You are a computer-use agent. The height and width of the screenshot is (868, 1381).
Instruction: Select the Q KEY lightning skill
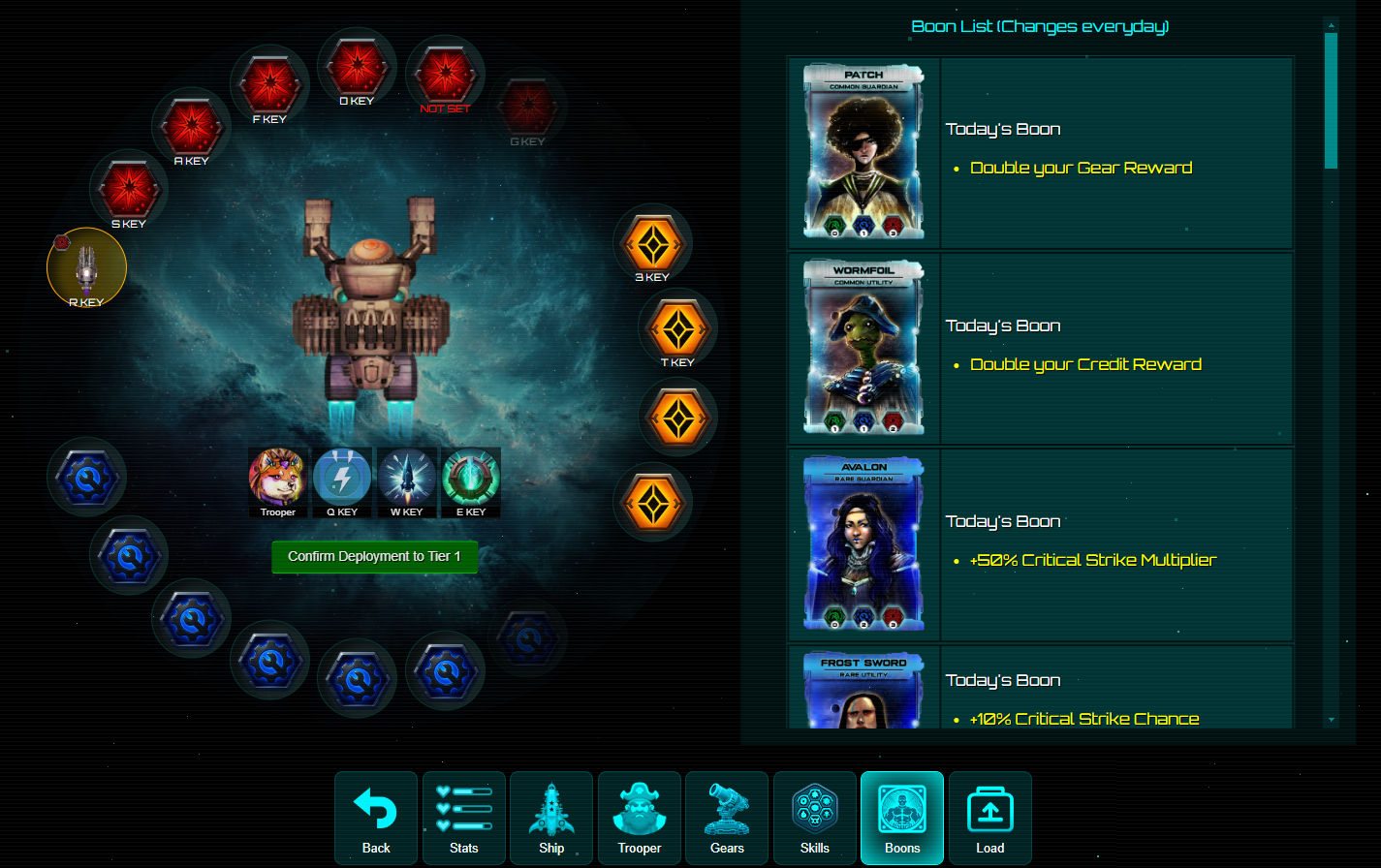click(x=342, y=479)
